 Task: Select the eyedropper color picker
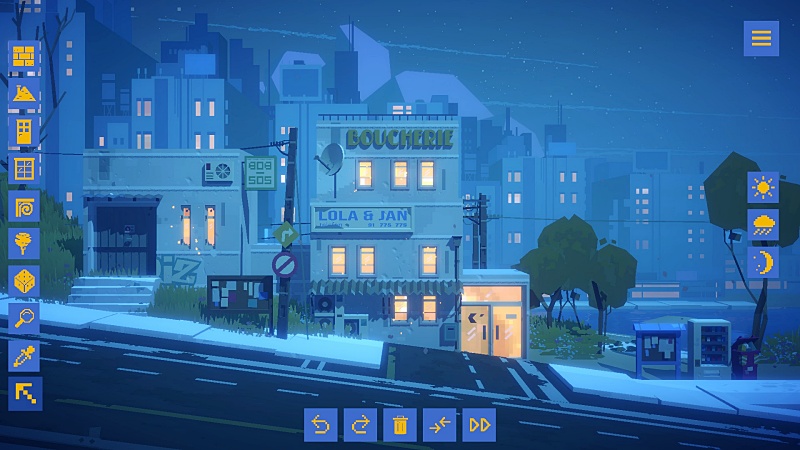pyautogui.click(x=24, y=355)
